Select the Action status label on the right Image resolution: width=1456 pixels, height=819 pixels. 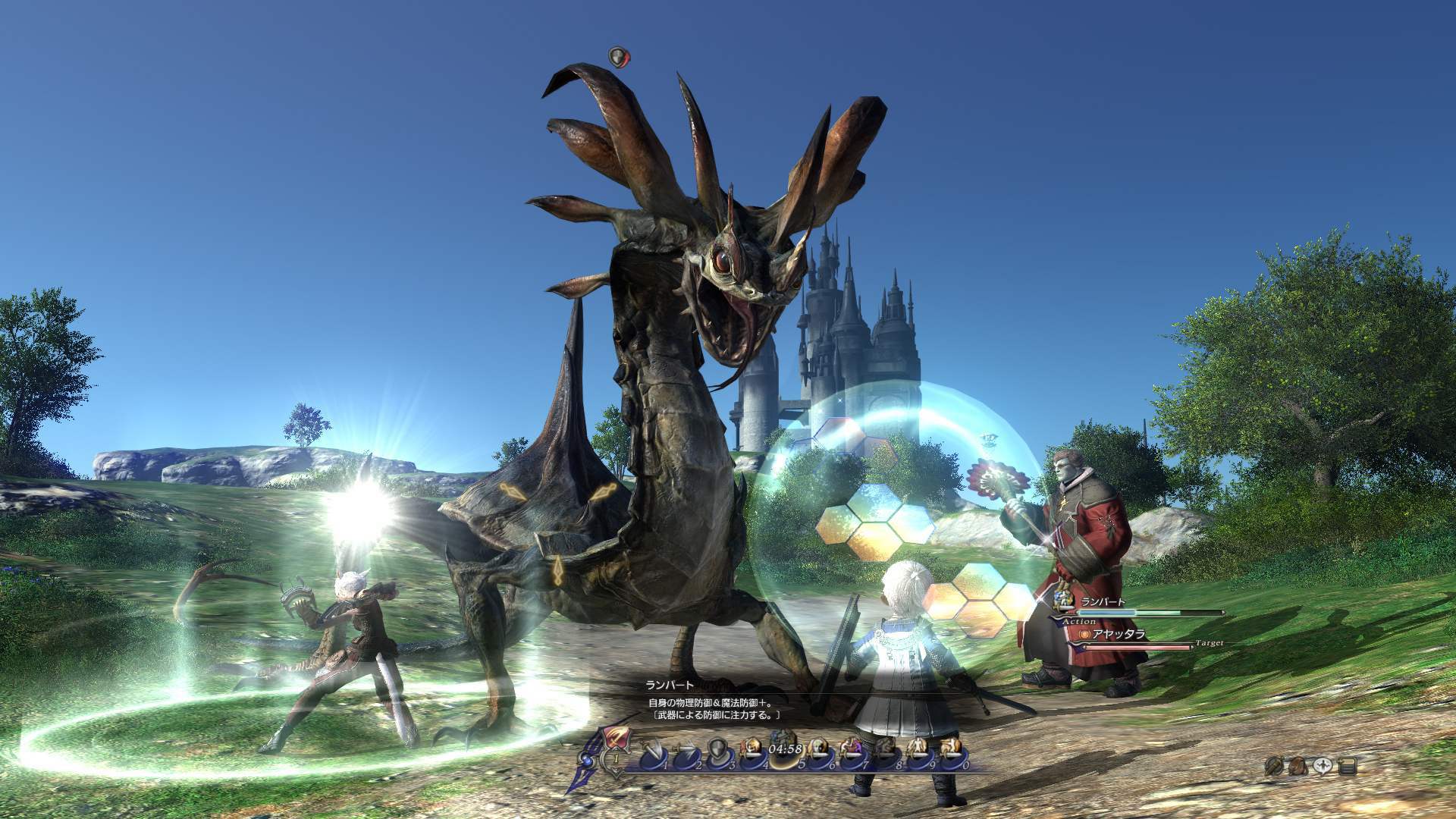(x=1079, y=621)
